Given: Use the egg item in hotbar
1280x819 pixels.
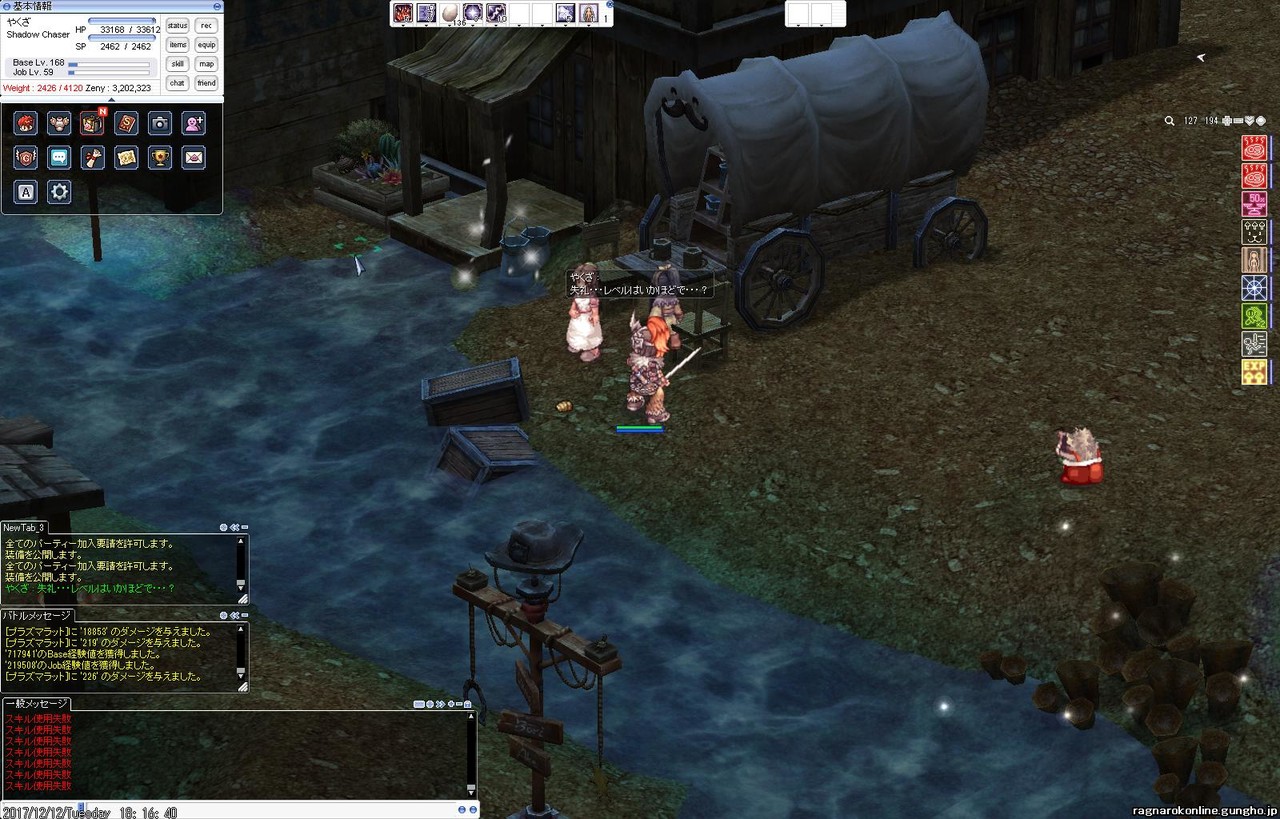Looking at the screenshot, I should pos(450,13).
